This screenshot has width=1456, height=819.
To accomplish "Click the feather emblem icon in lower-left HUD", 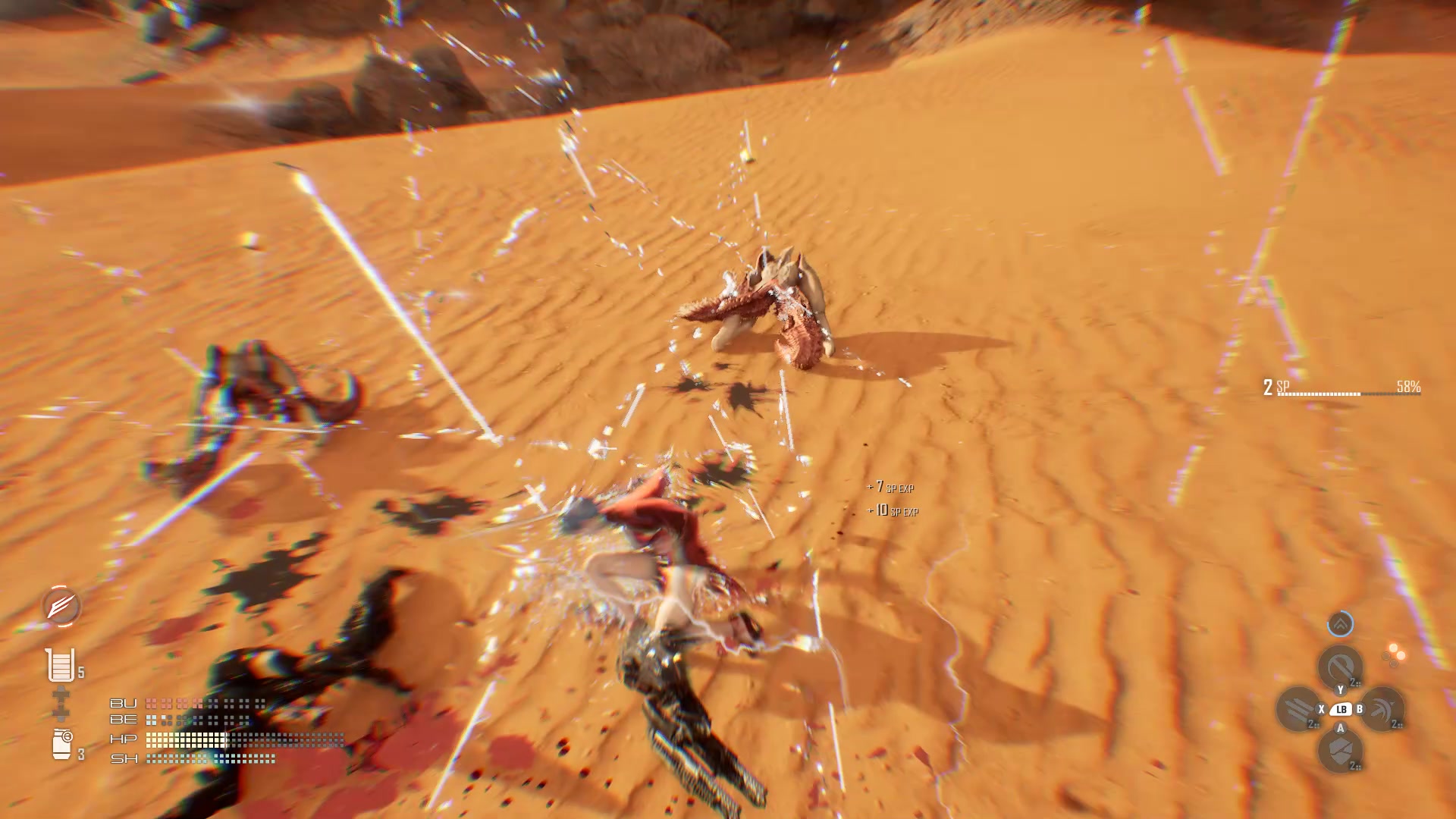I will pyautogui.click(x=61, y=606).
